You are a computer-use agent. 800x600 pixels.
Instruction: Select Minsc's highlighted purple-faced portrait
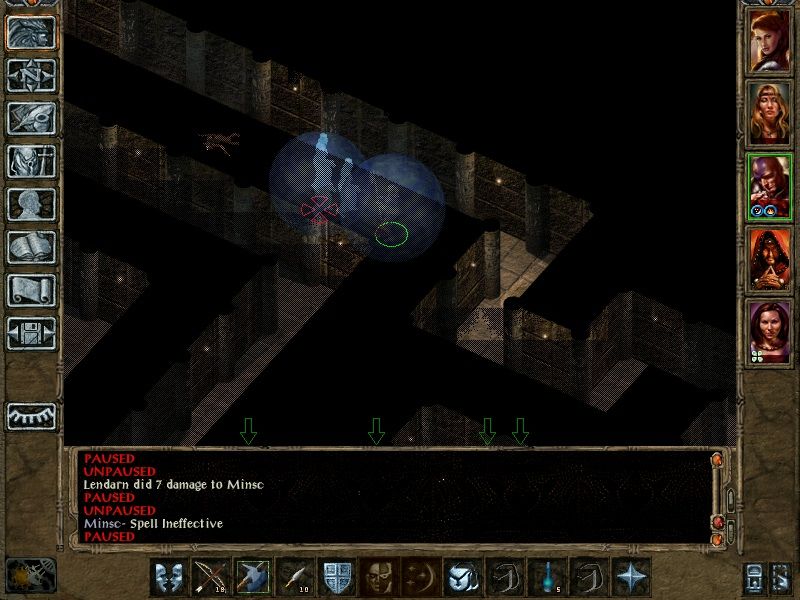tap(769, 185)
